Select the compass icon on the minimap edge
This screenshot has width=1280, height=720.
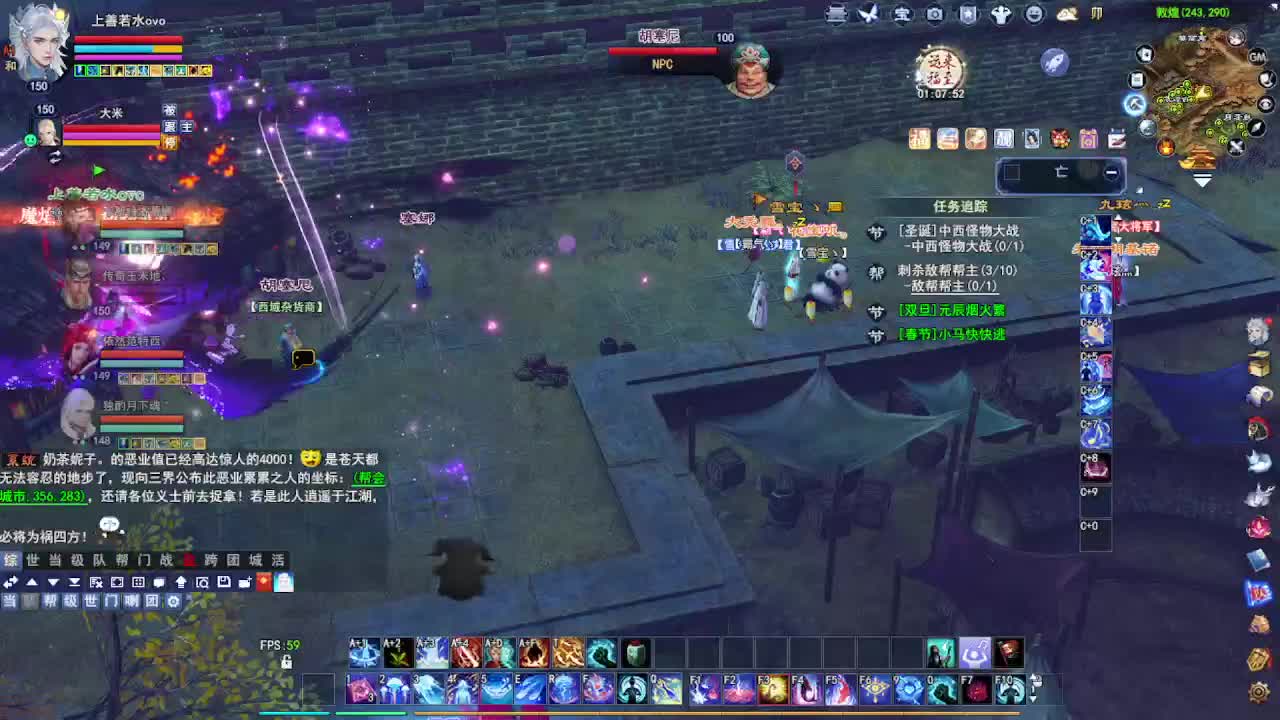tap(1256, 128)
